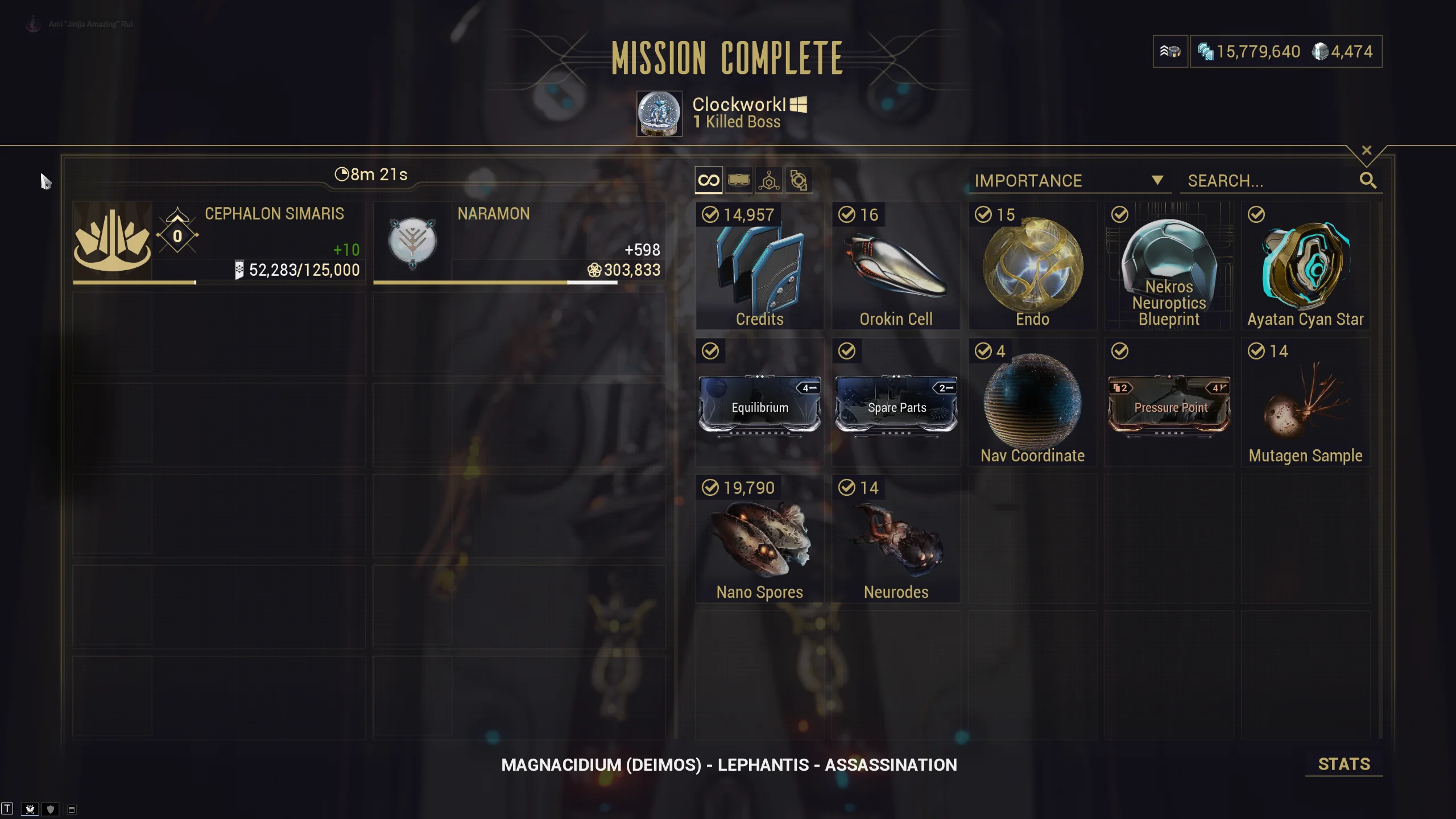Close the mission rewards panel
Viewport: 1456px width, 819px height.
pyautogui.click(x=1367, y=150)
